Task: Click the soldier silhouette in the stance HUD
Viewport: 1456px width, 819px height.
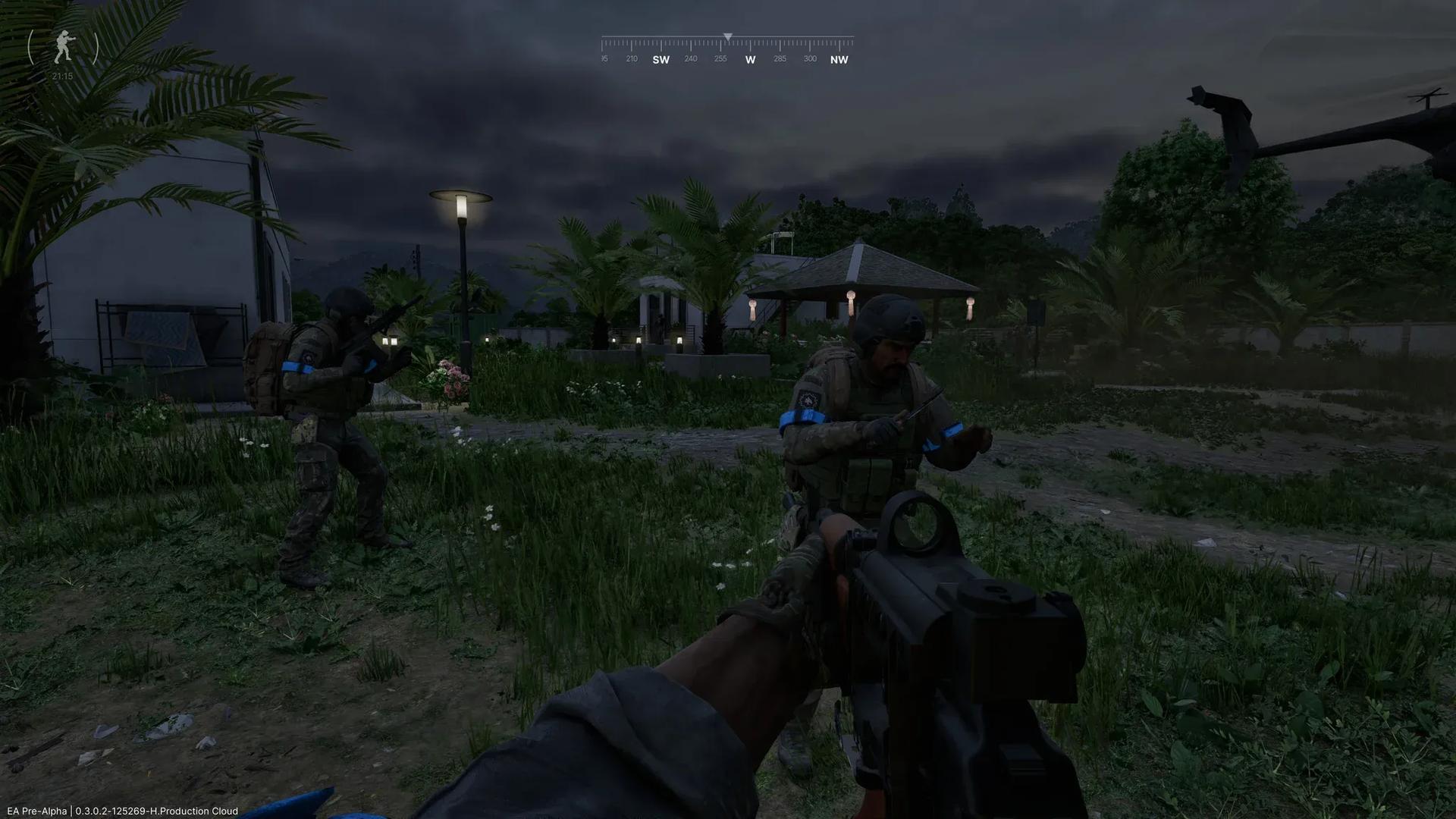Action: click(x=63, y=47)
